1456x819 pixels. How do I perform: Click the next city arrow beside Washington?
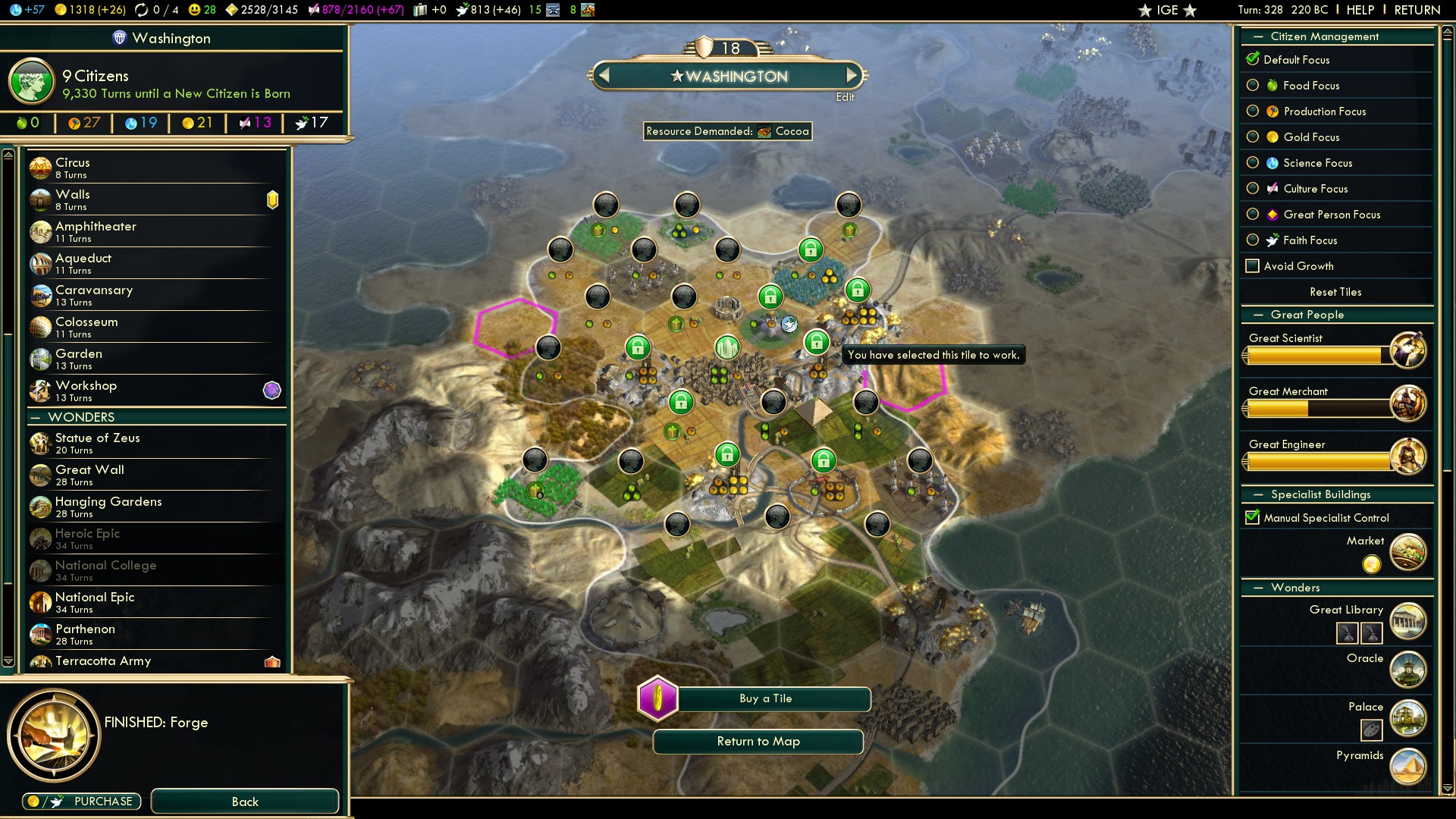click(x=852, y=75)
